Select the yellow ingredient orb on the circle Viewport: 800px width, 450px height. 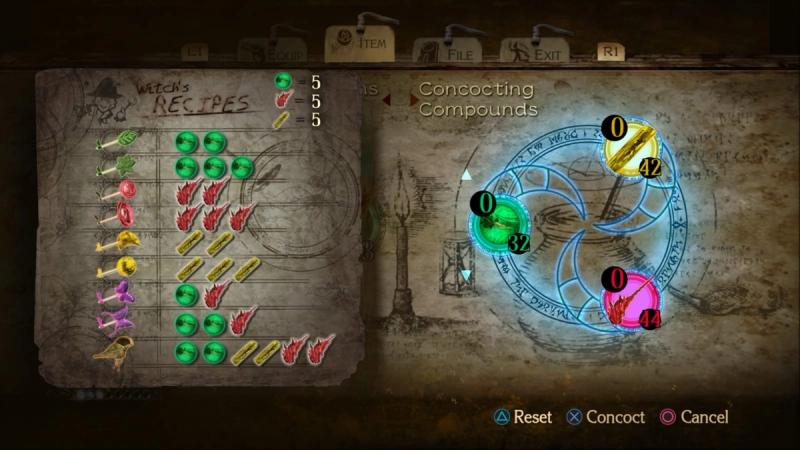point(634,150)
